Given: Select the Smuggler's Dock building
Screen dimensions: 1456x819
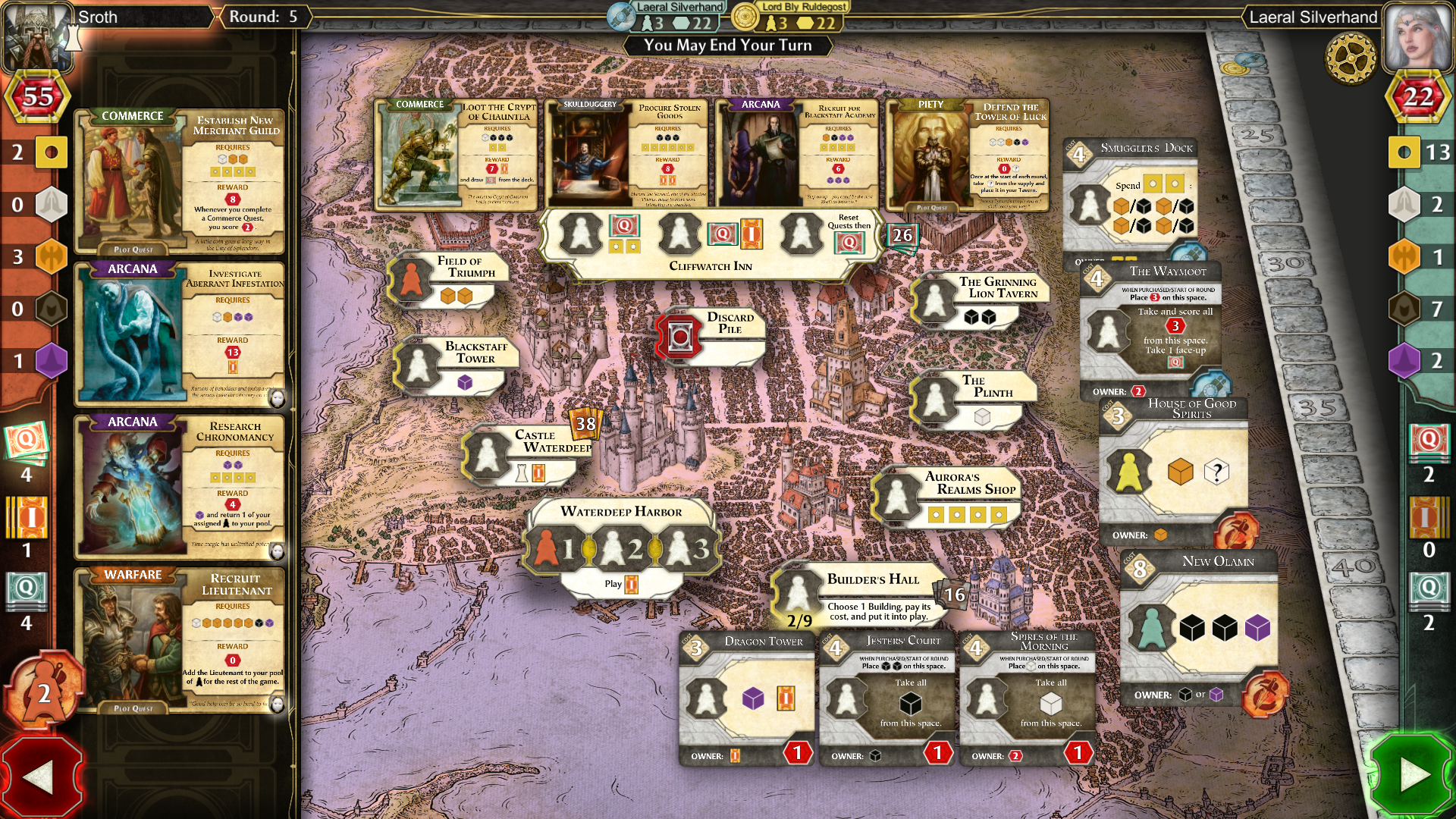Looking at the screenshot, I should (1130, 197).
